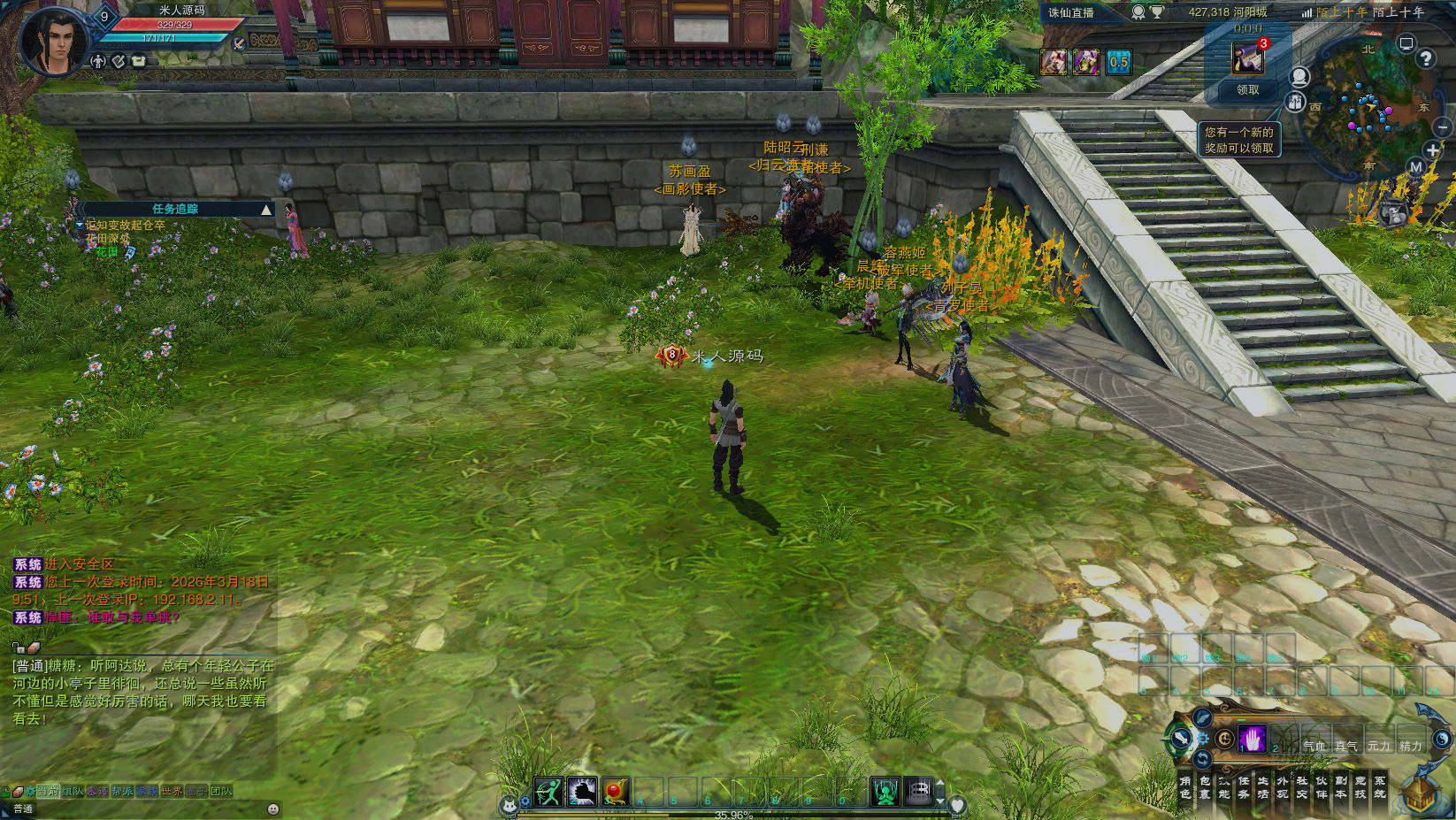Viewport: 1456px width, 820px height.
Task: Click the player portrait avatar
Action: (55, 42)
